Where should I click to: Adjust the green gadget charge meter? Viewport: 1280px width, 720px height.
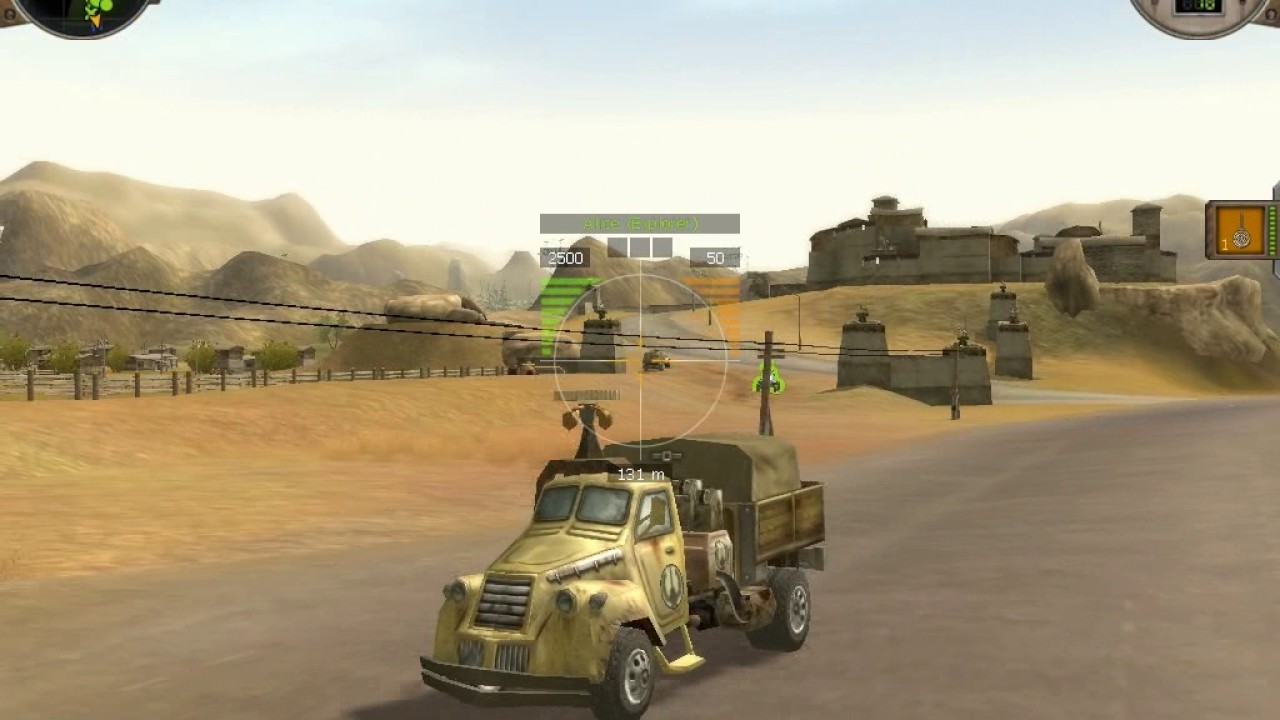(x=1272, y=232)
